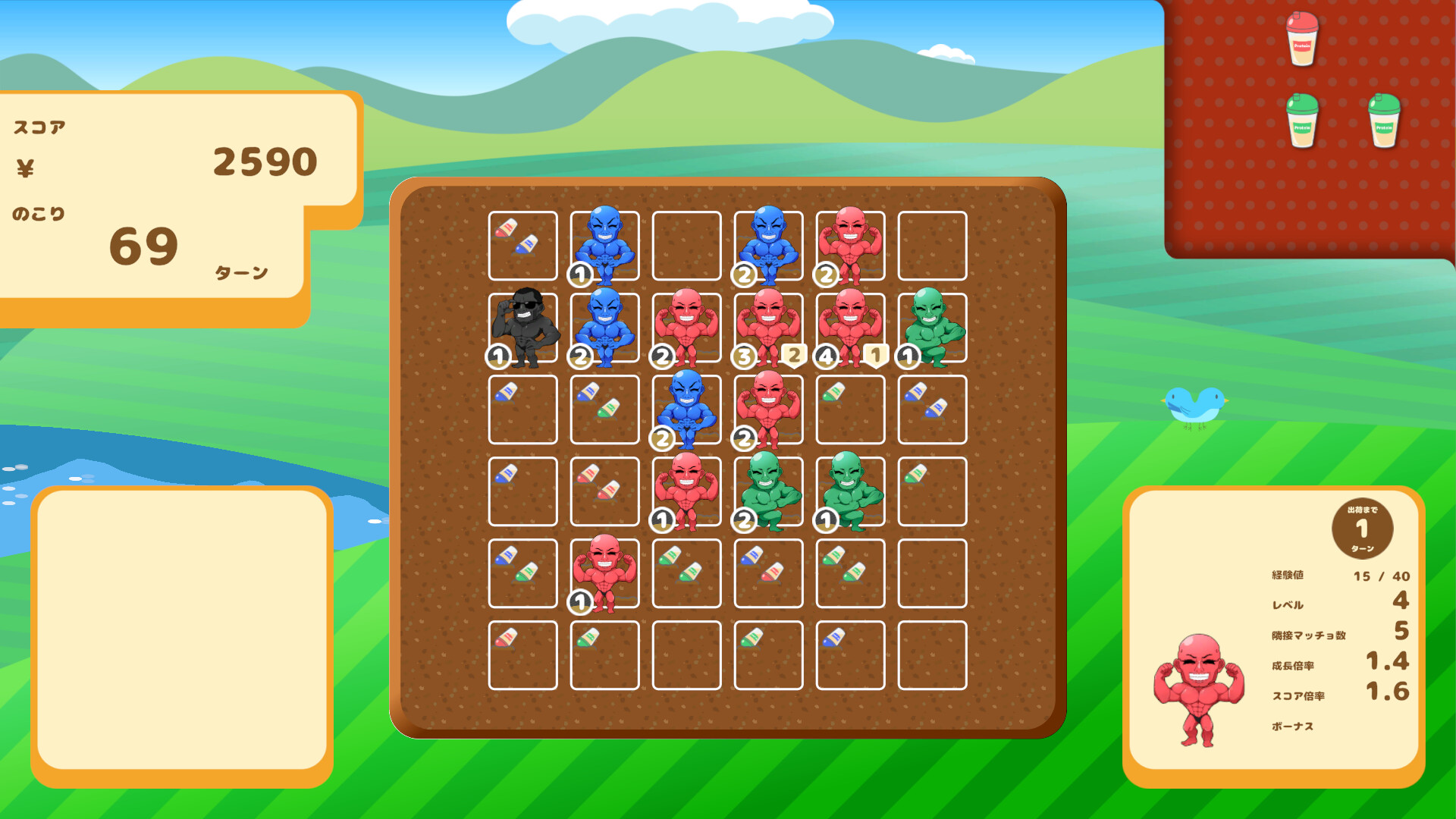Click the のこり 69 turns counter
The height and width of the screenshot is (819, 1456).
coord(144,243)
